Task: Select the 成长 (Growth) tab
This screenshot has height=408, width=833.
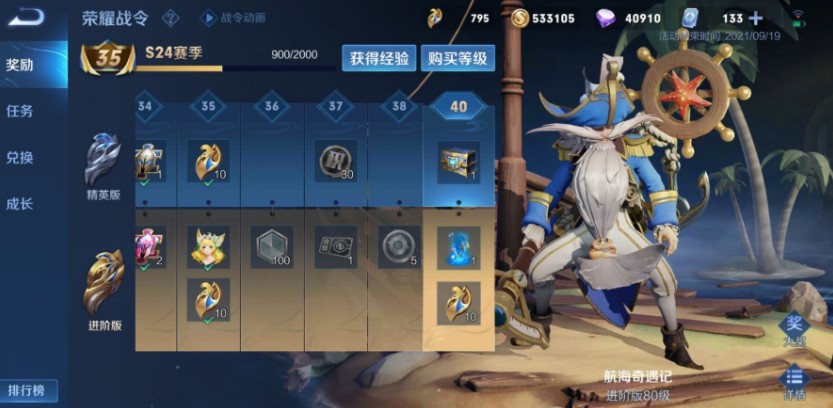Action: pos(20,203)
